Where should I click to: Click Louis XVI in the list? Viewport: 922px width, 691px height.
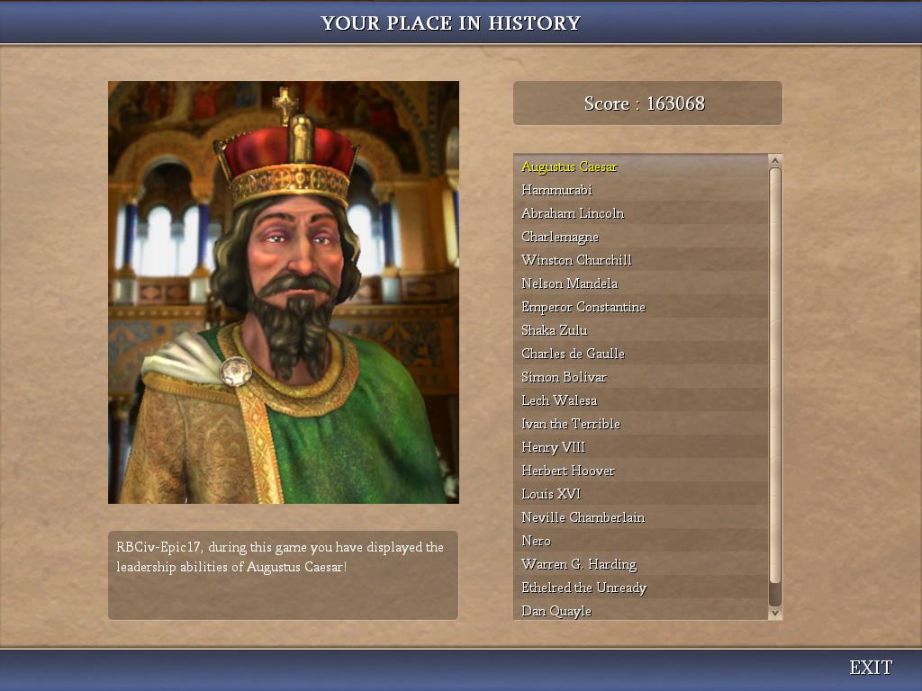550,494
